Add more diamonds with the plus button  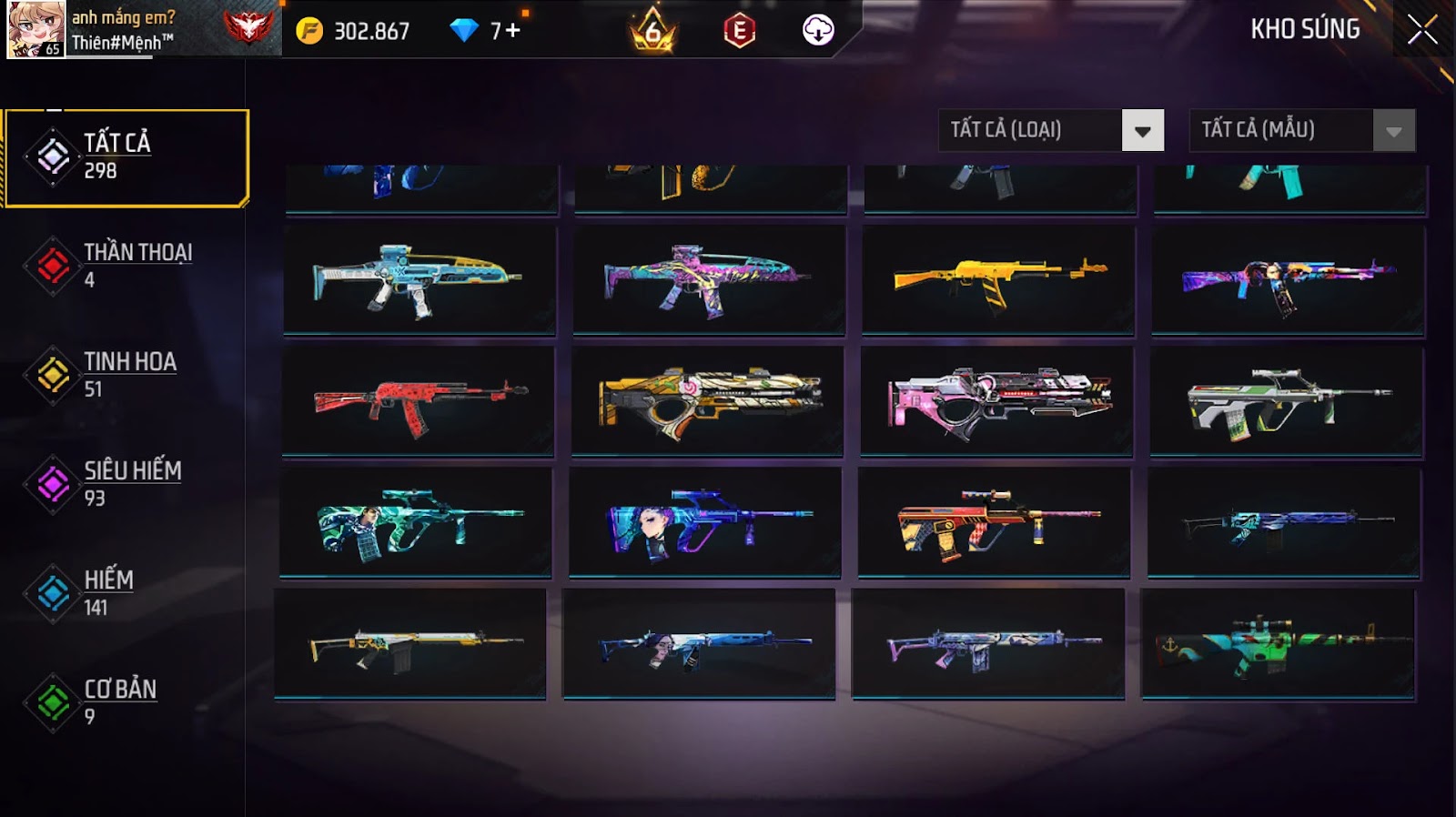(x=513, y=31)
